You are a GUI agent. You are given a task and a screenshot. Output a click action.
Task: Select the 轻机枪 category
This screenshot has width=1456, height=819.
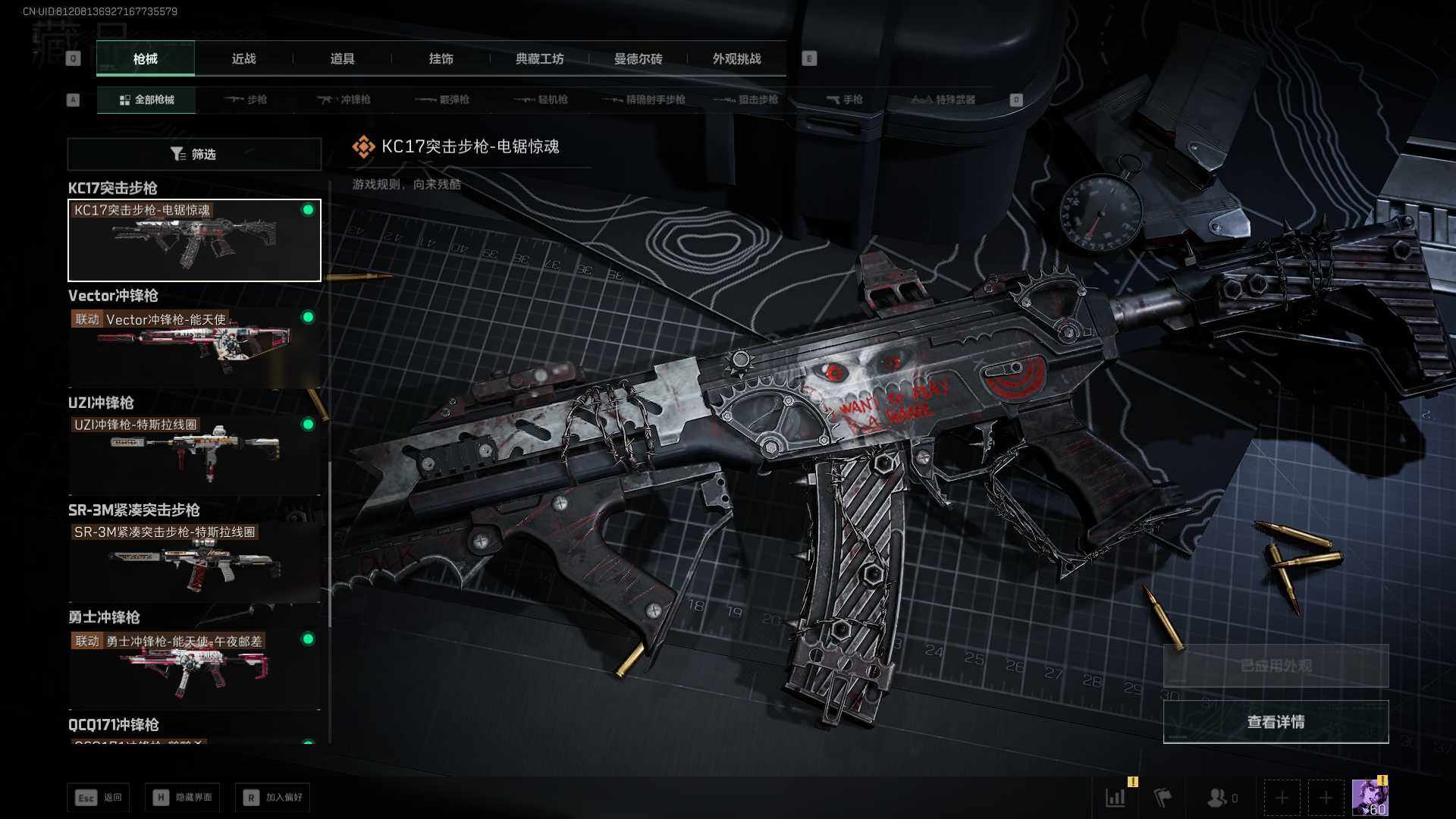click(x=541, y=99)
